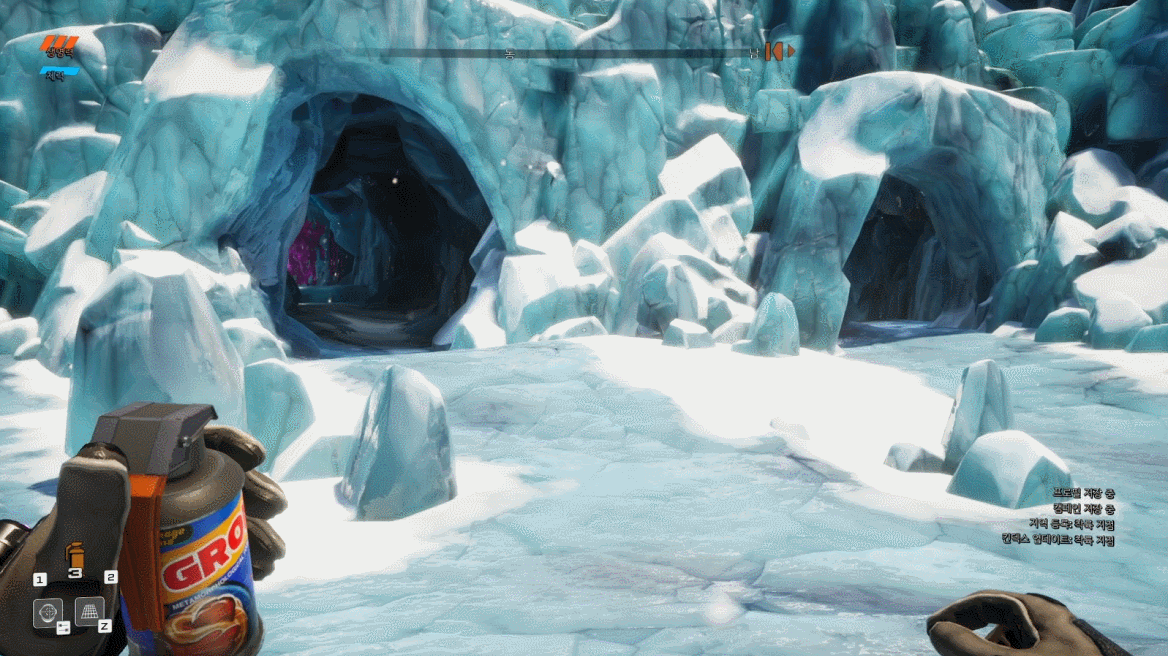The image size is (1168, 656).
Task: Select the orange canister weapon icon
Action: coord(74,553)
